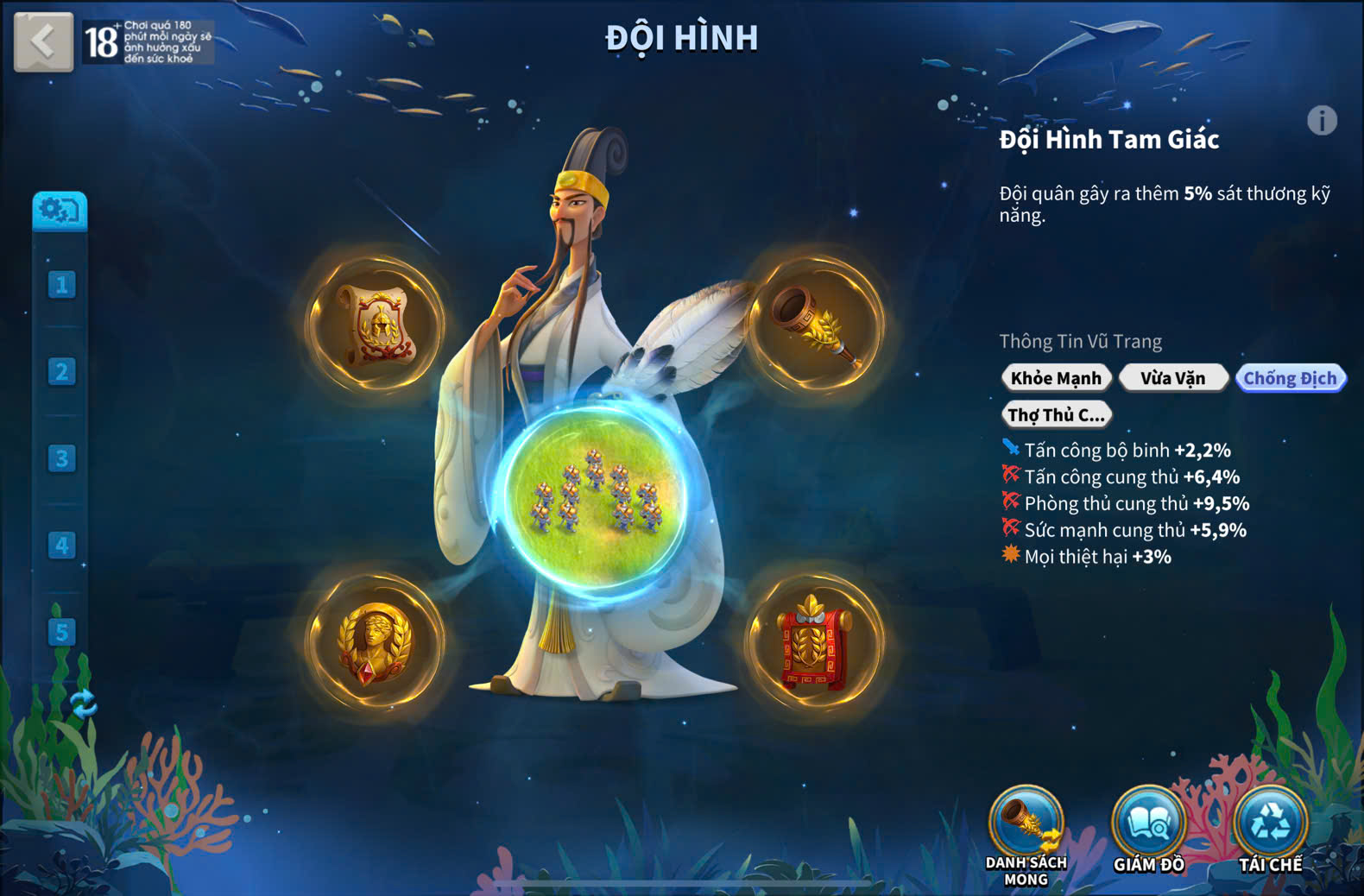Switch to formation preset 3
This screenshot has height=896, width=1364.
[x=61, y=458]
